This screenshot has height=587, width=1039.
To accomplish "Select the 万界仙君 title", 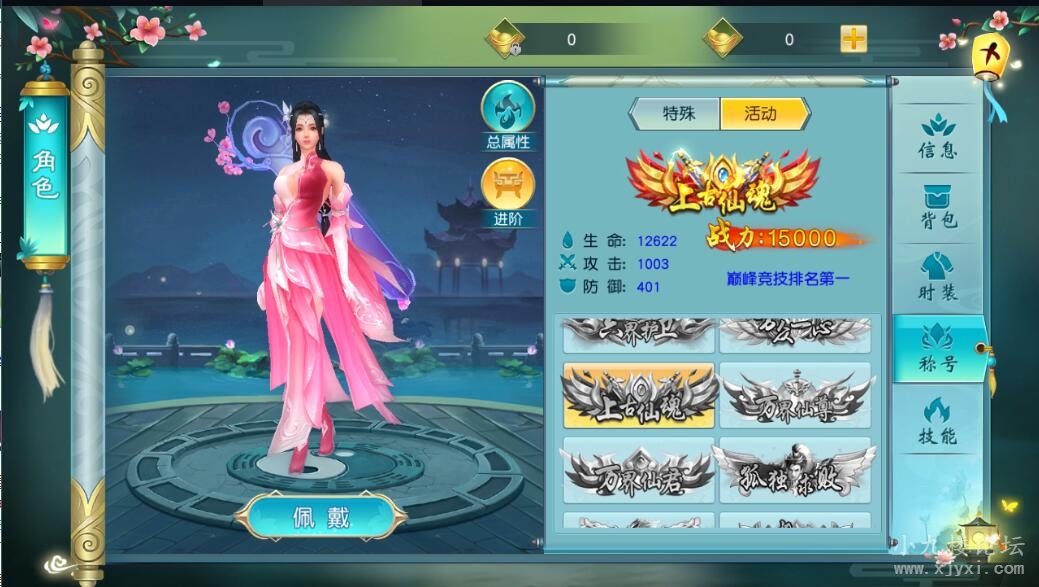I will [x=639, y=469].
